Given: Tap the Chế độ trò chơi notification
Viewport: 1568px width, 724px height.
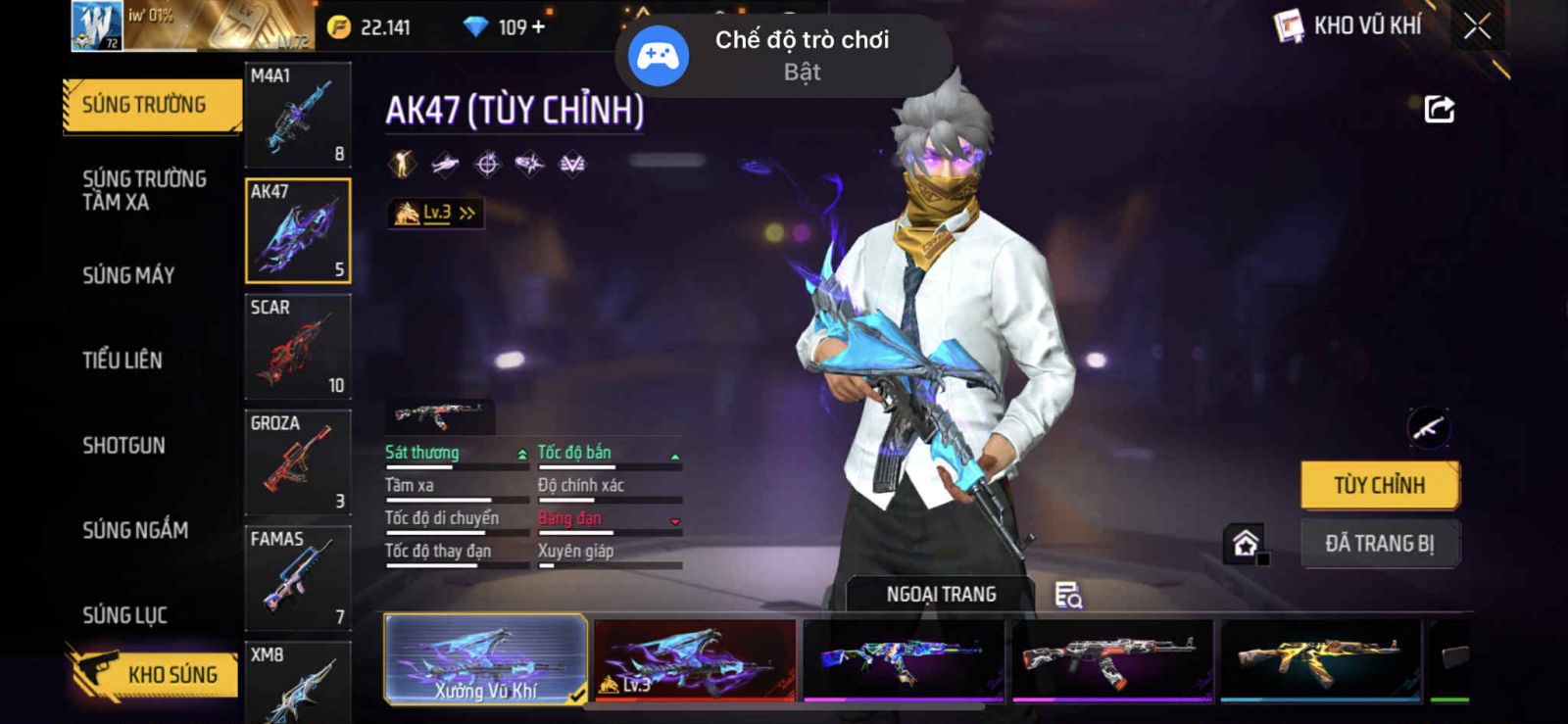Looking at the screenshot, I should click(x=784, y=55).
